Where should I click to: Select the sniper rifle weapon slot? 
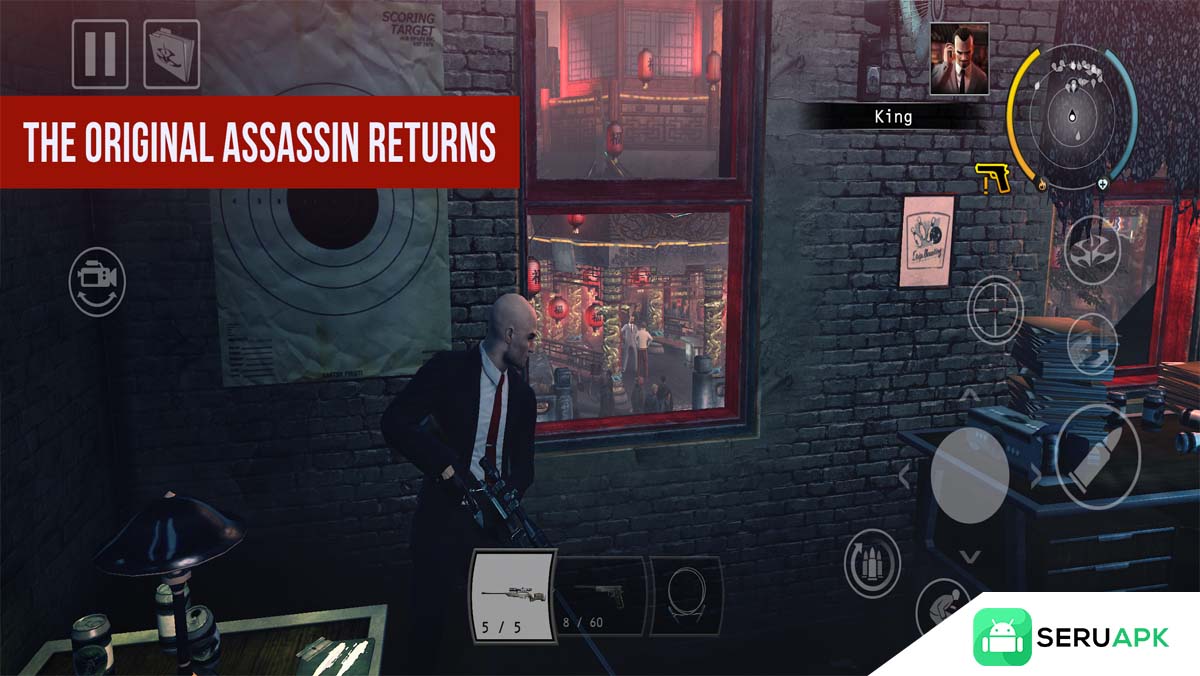[510, 595]
